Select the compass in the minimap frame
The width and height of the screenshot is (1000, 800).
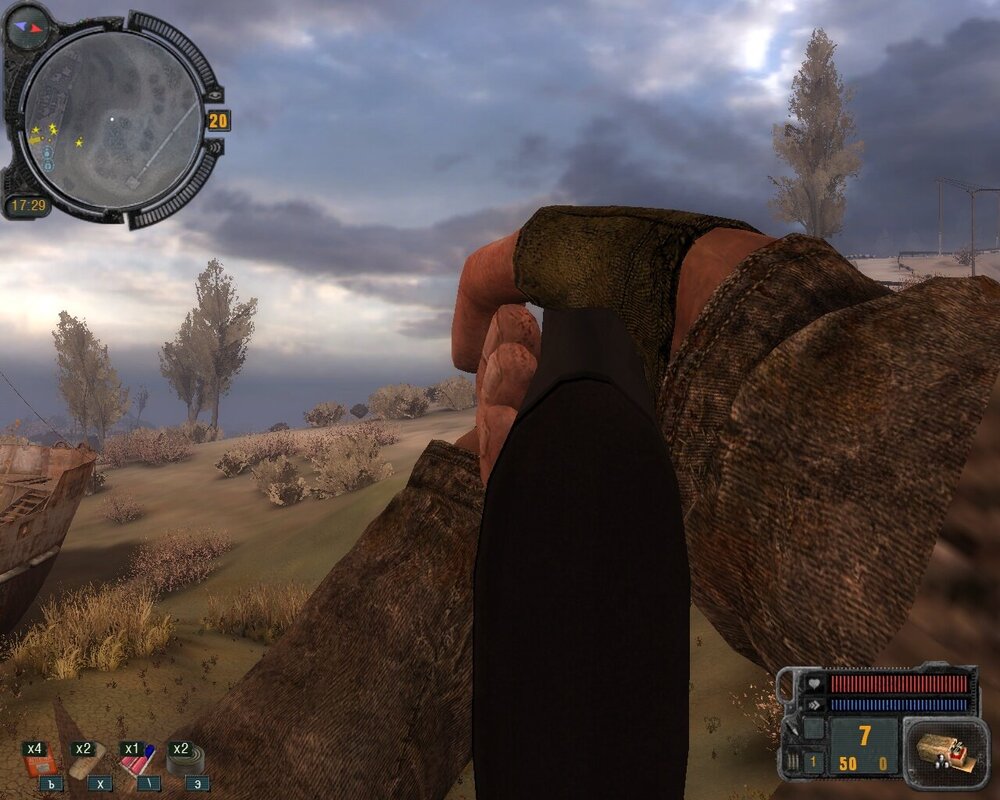tap(27, 27)
